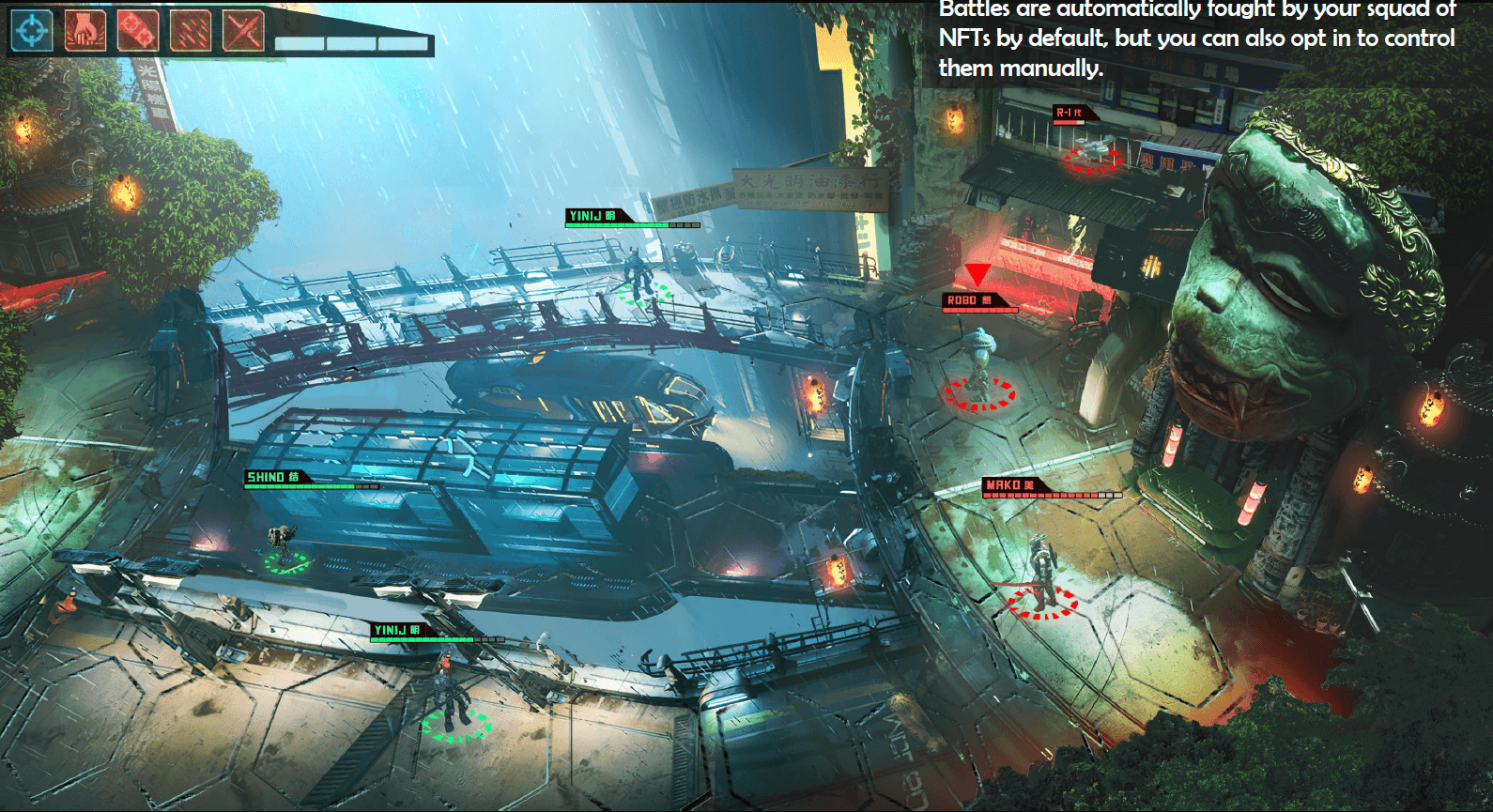This screenshot has width=1493, height=812.
Task: Click the red triangle enemy marker above ROBO
Action: [977, 275]
